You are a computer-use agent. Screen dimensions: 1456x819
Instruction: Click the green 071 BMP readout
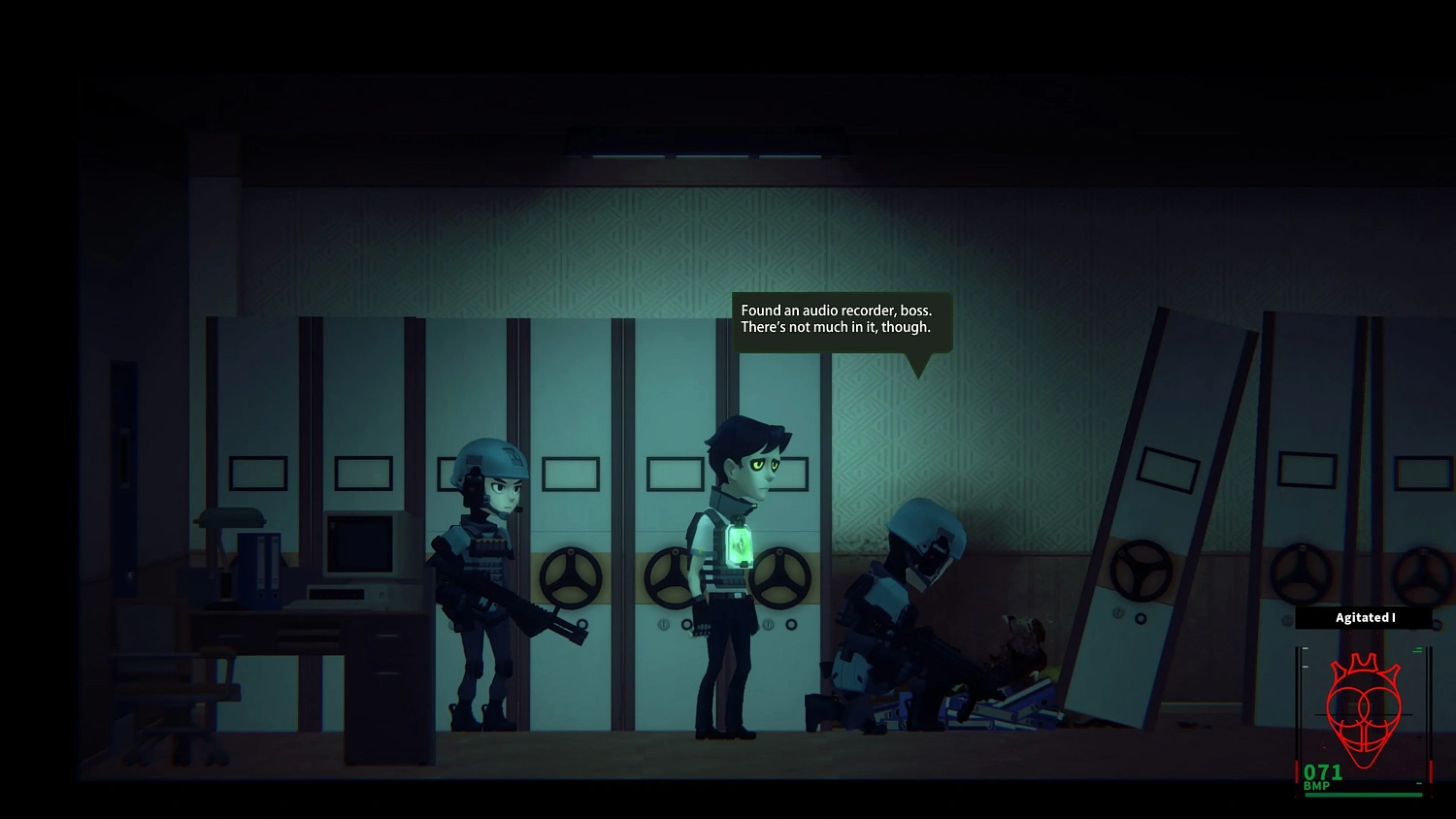tap(1323, 773)
